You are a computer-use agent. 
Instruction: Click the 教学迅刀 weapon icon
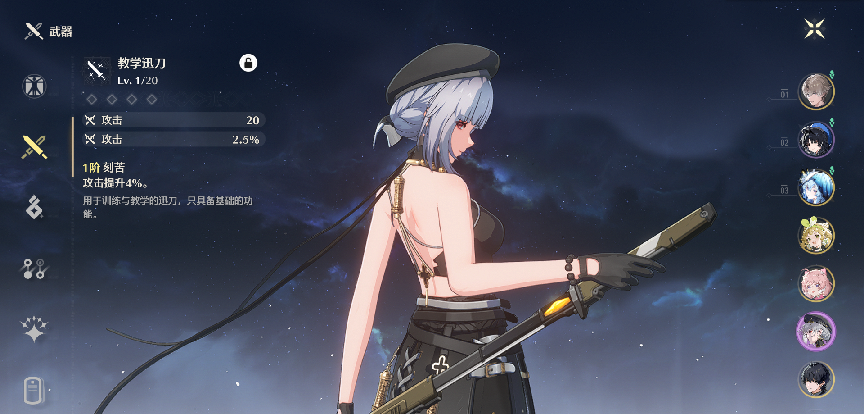[97, 68]
